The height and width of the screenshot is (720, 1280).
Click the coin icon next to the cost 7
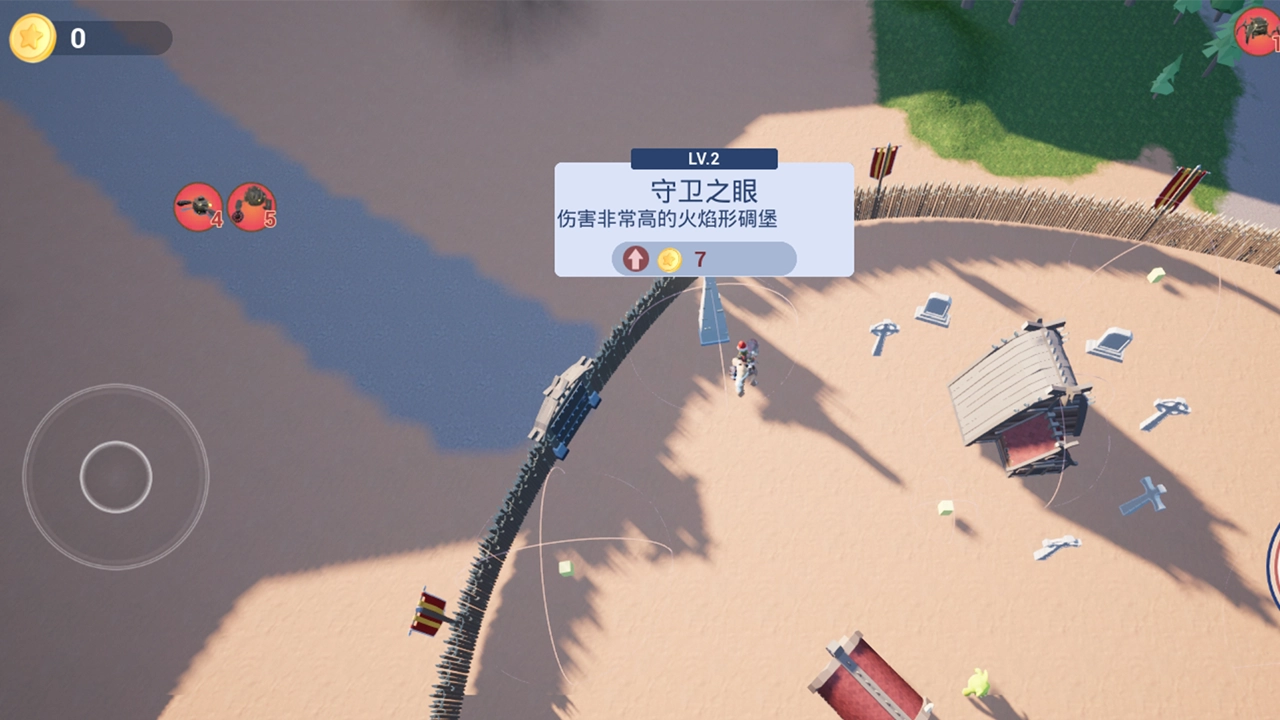pyautogui.click(x=668, y=258)
